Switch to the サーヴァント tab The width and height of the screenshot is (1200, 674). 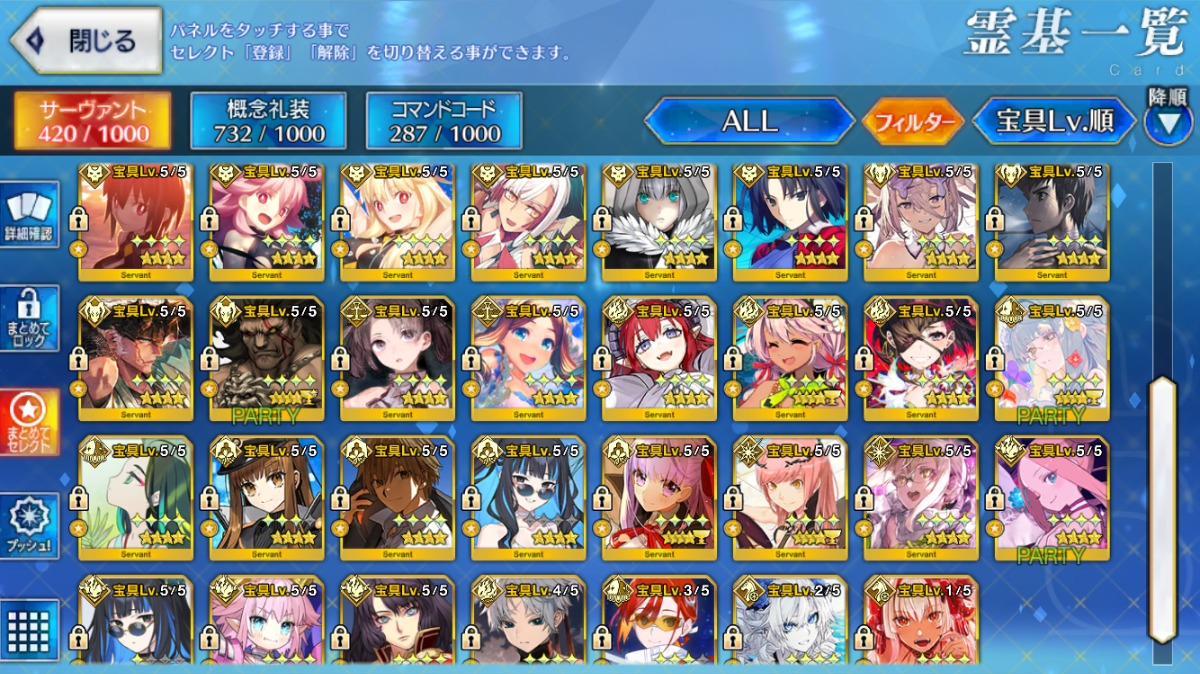click(x=92, y=121)
